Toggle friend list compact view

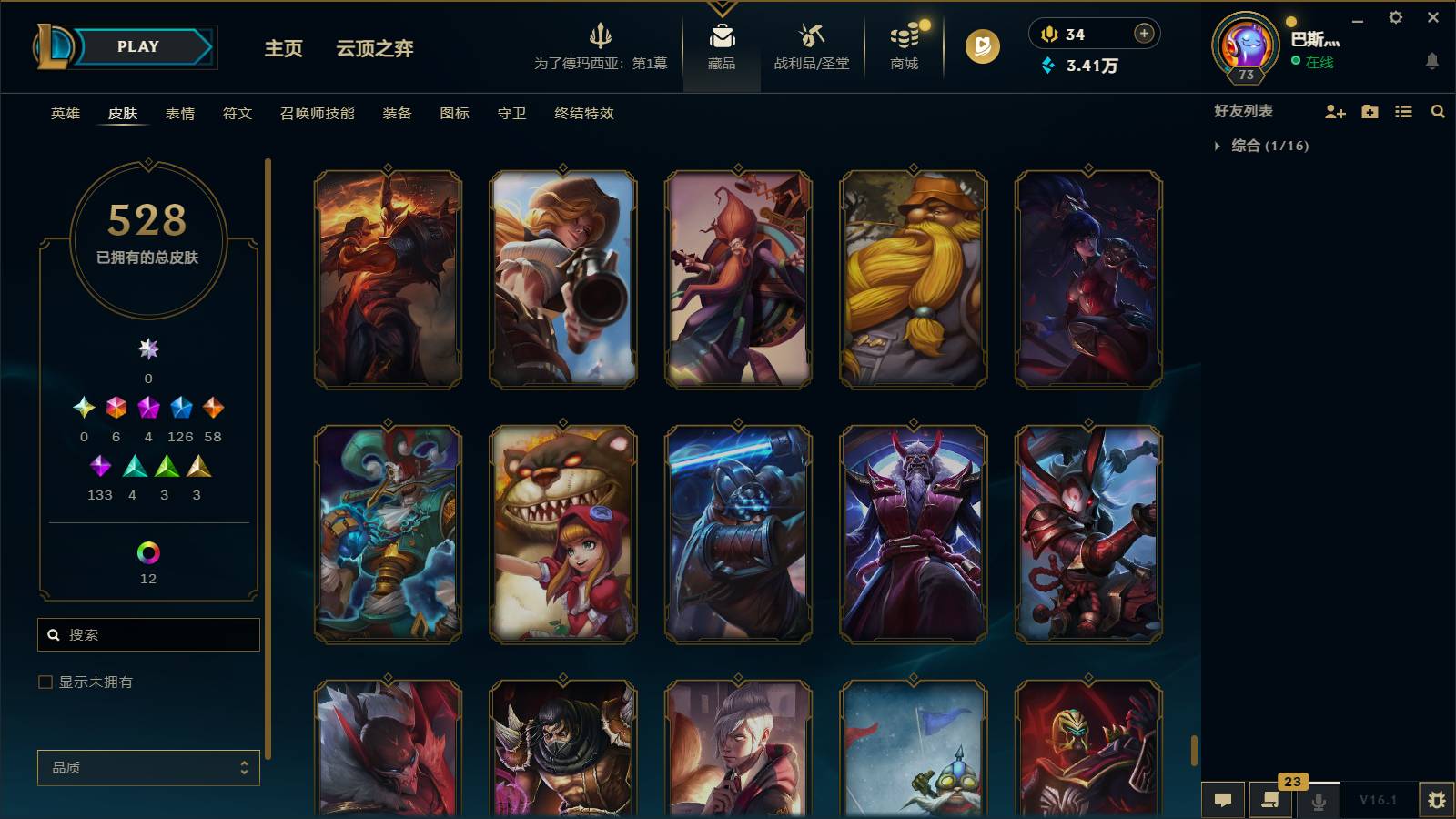1404,111
